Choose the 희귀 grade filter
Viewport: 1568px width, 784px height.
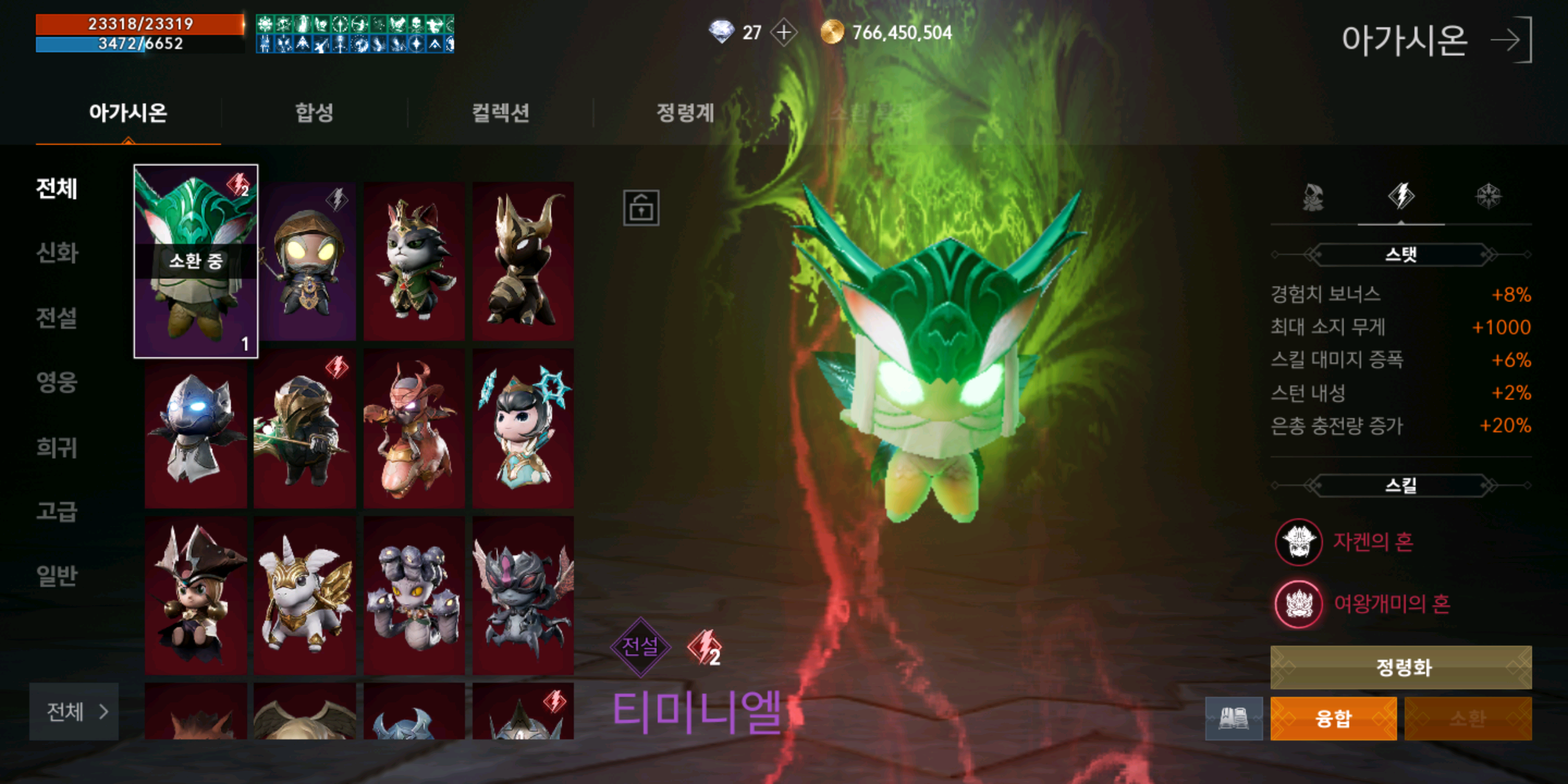(x=57, y=448)
